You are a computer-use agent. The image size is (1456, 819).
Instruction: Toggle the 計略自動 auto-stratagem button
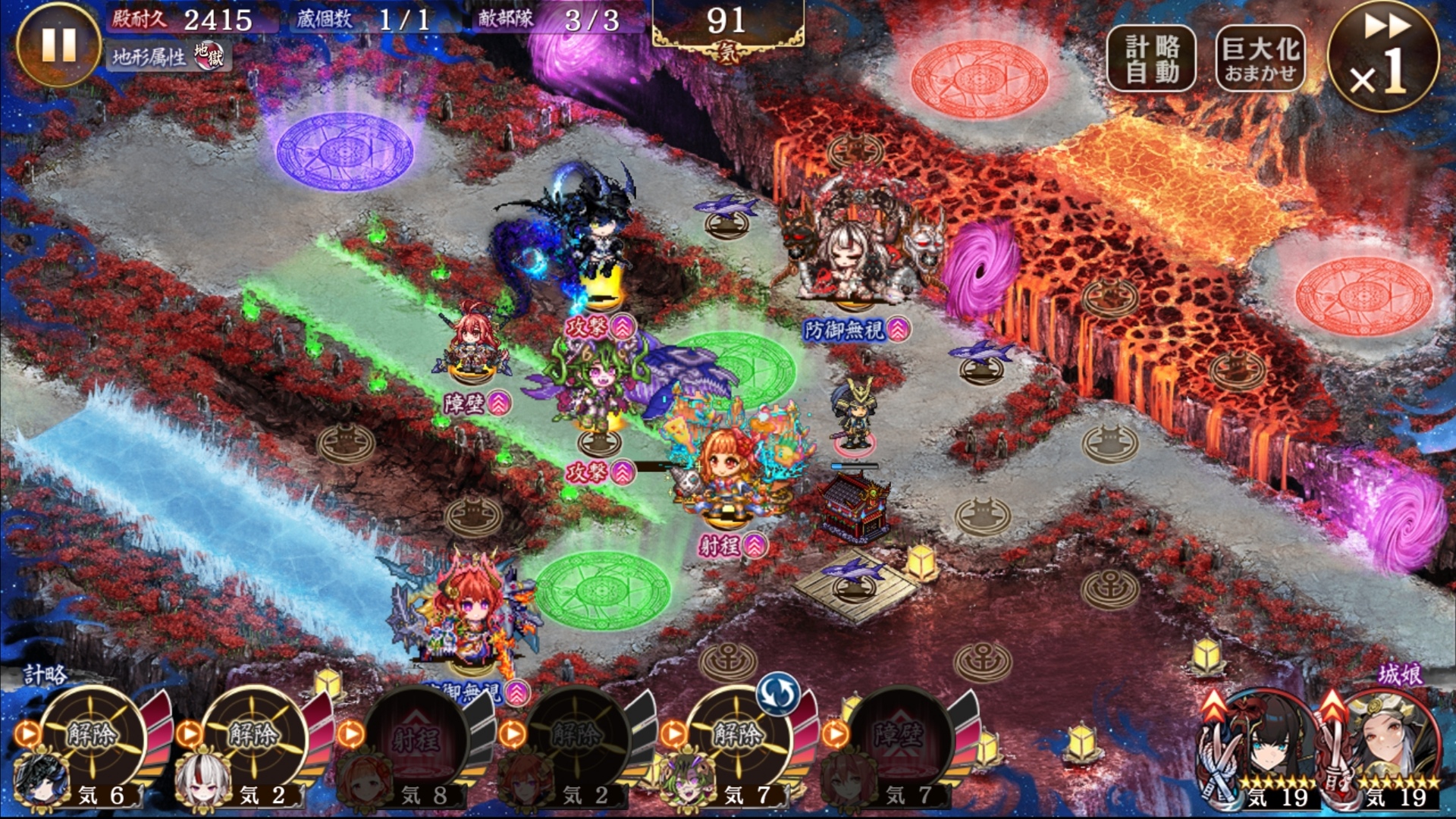click(x=1151, y=59)
